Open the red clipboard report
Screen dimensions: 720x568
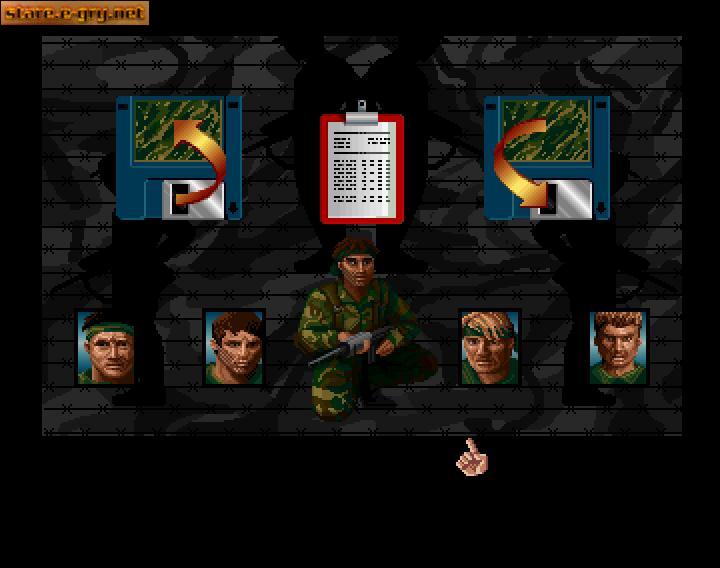361,167
